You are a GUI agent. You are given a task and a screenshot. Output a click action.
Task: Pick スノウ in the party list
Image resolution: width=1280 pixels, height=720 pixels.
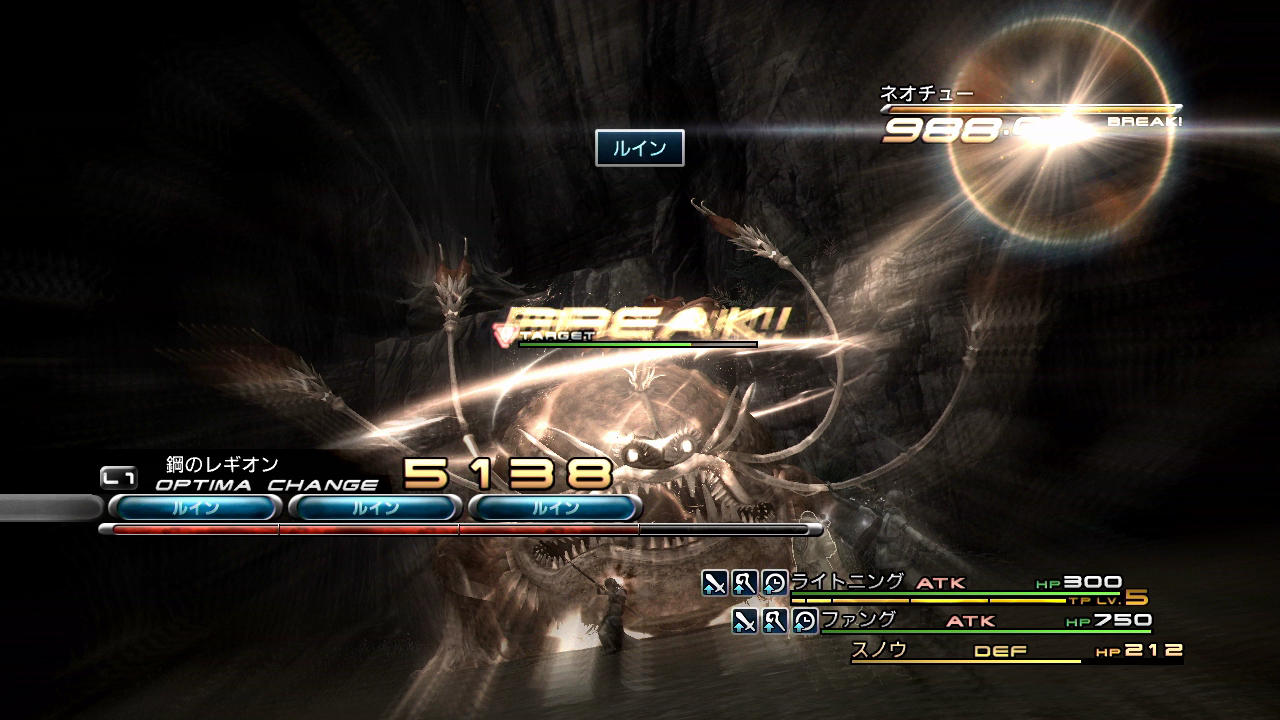pos(879,650)
